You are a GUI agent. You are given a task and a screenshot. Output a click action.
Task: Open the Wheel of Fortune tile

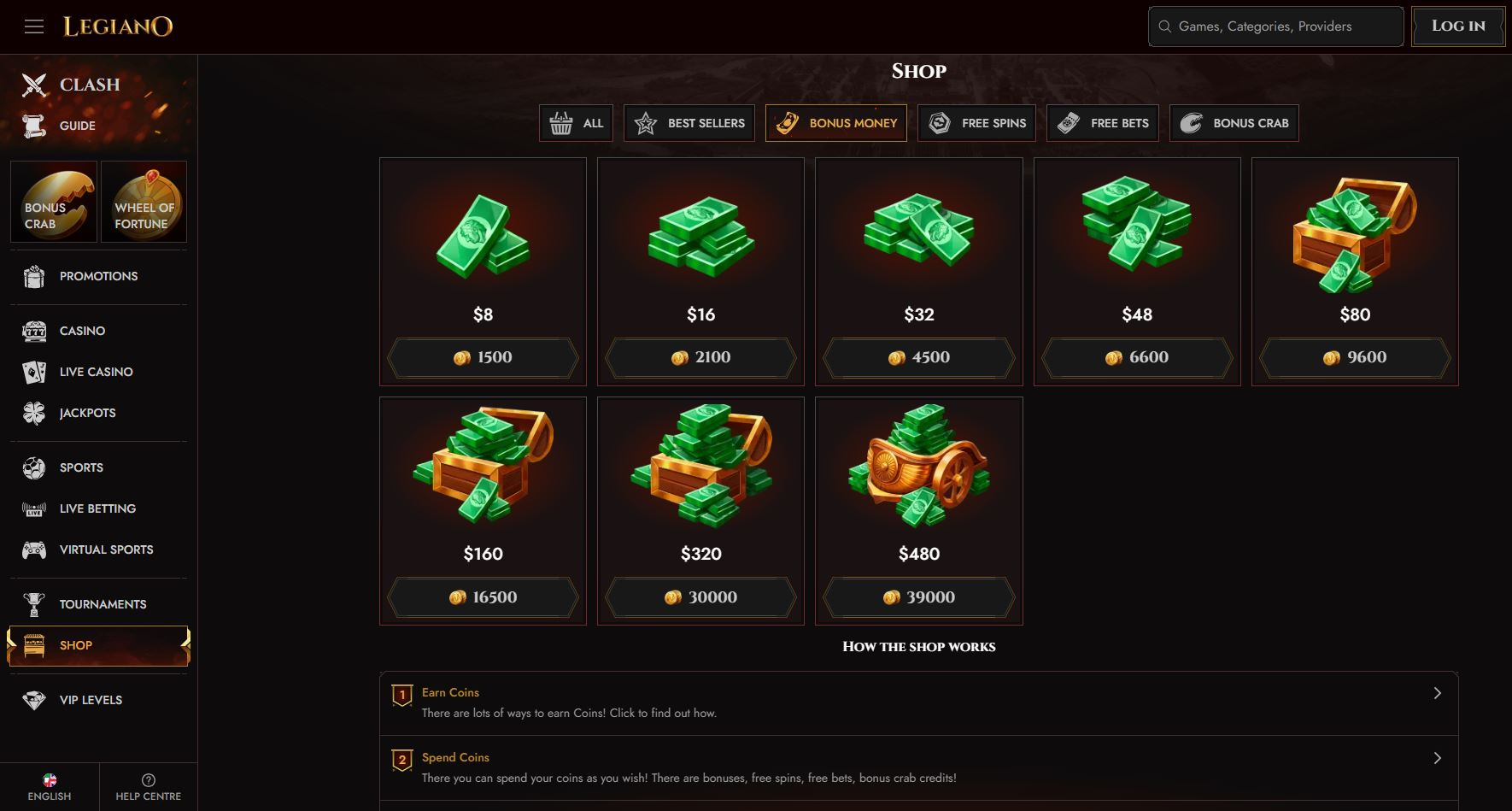tap(144, 202)
